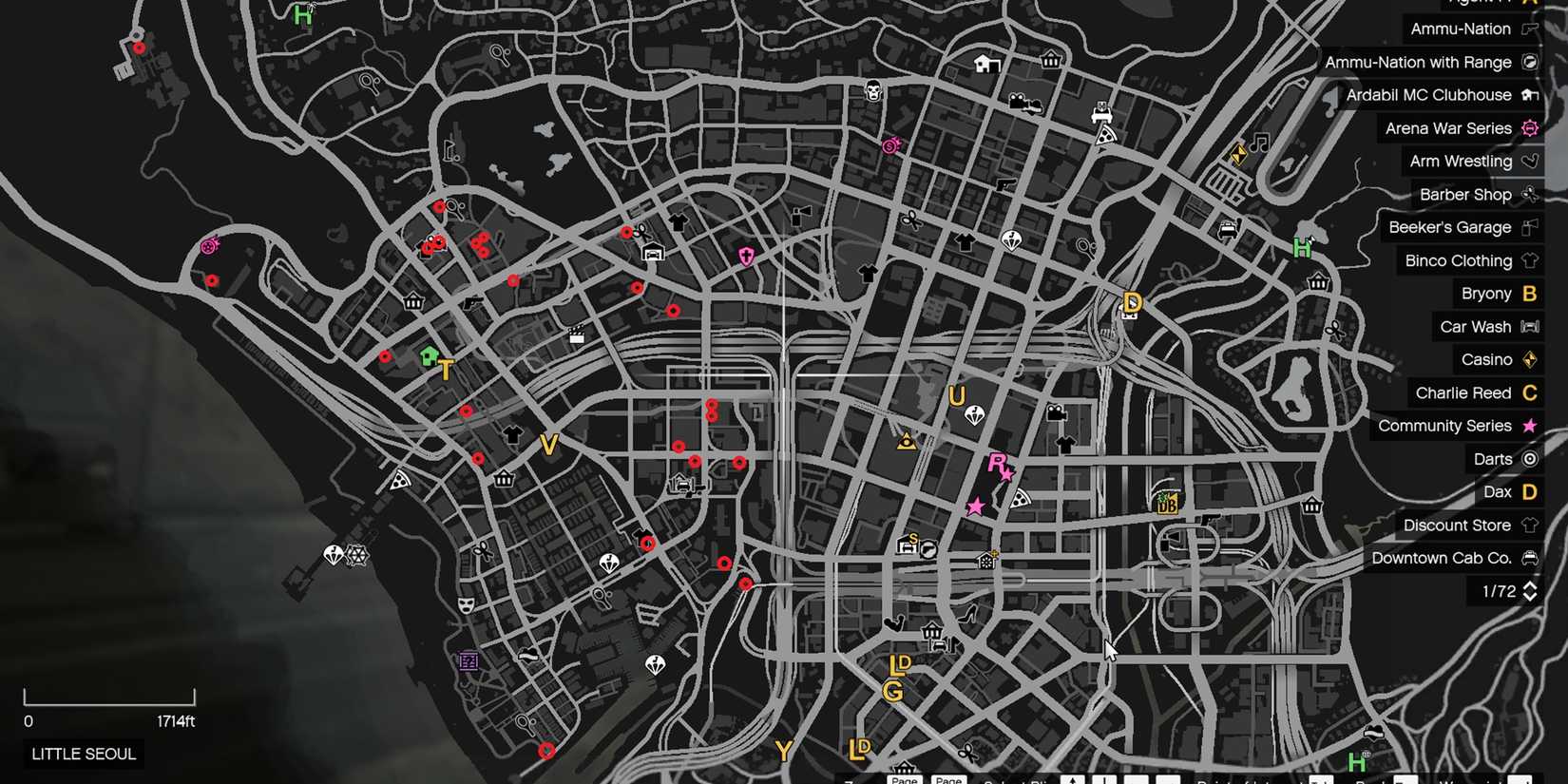Image resolution: width=1568 pixels, height=784 pixels.
Task: Click the down chevron beside 1/72
Action: tap(1531, 597)
